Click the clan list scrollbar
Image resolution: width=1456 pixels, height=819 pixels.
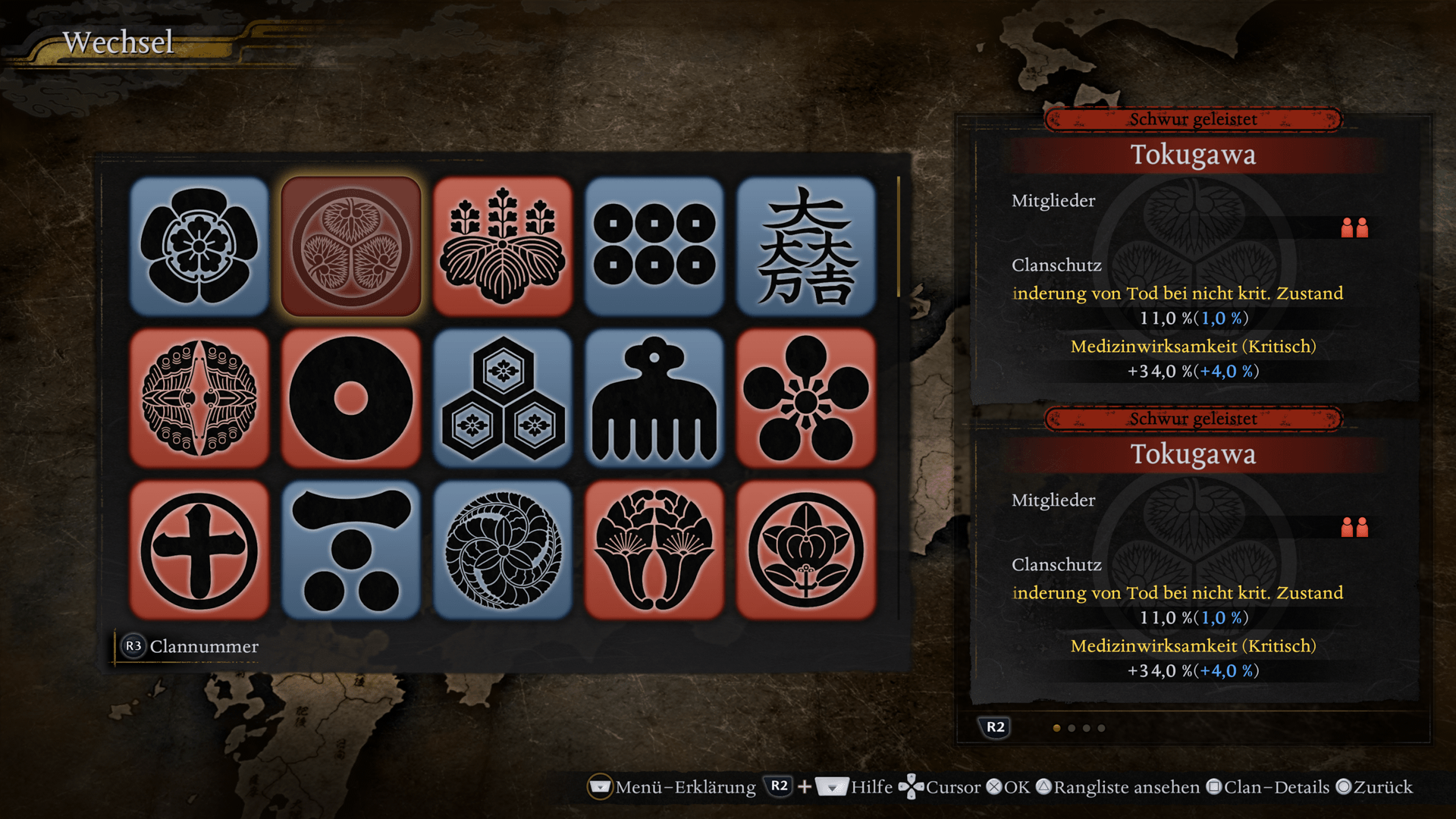(x=899, y=237)
